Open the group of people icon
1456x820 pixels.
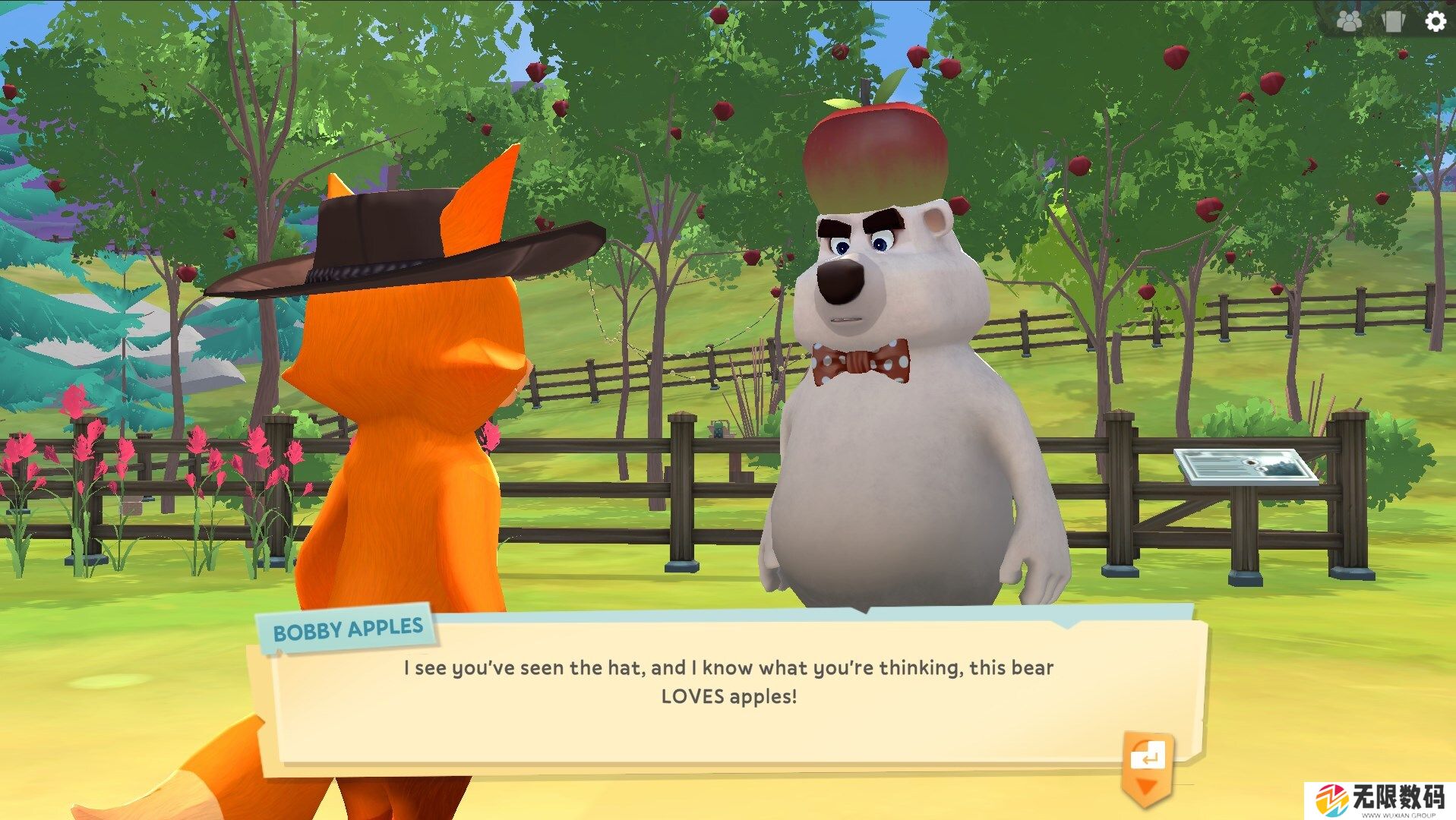1350,21
